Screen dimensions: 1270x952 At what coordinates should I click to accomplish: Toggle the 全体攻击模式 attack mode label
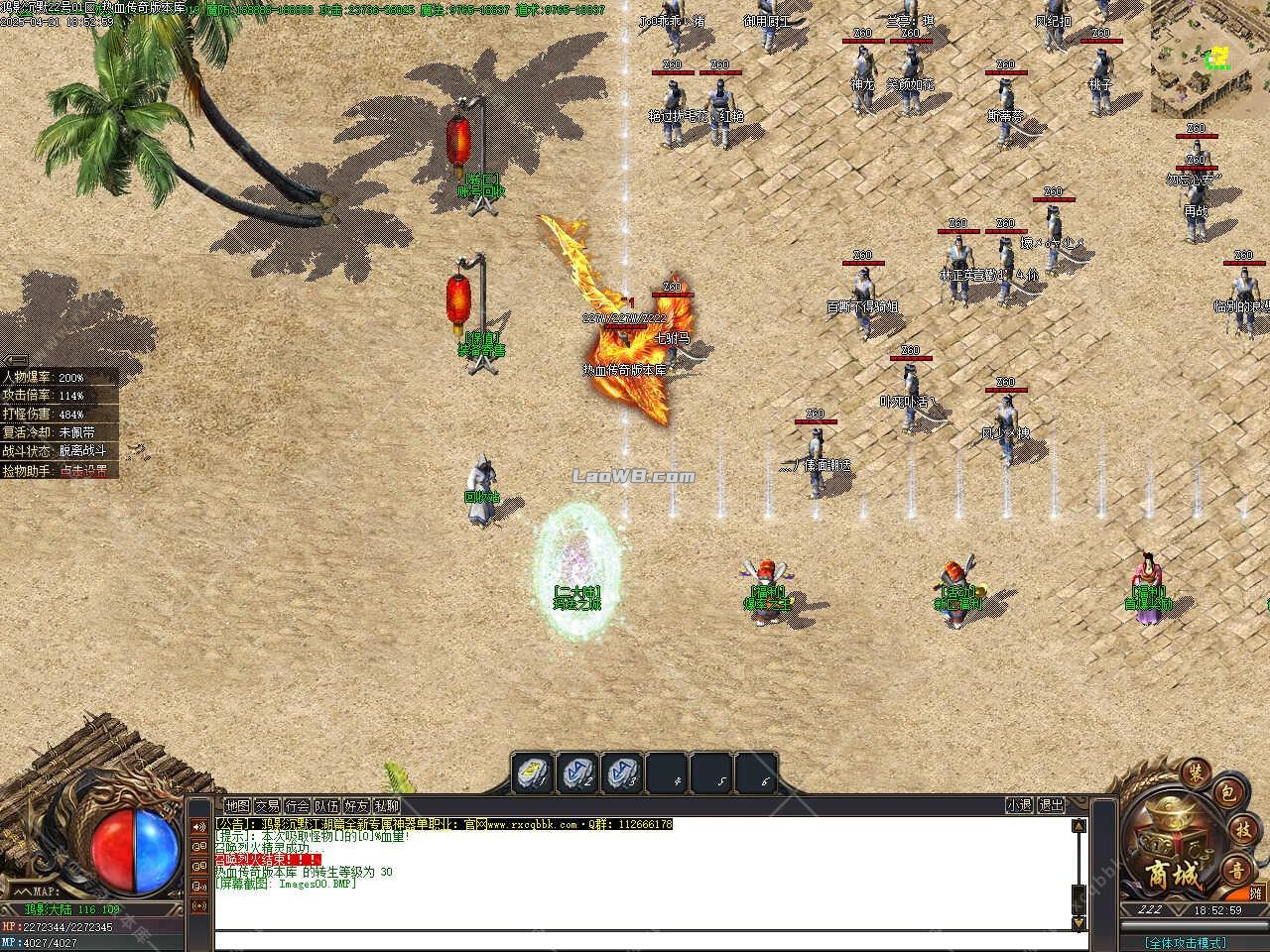pyautogui.click(x=1185, y=942)
